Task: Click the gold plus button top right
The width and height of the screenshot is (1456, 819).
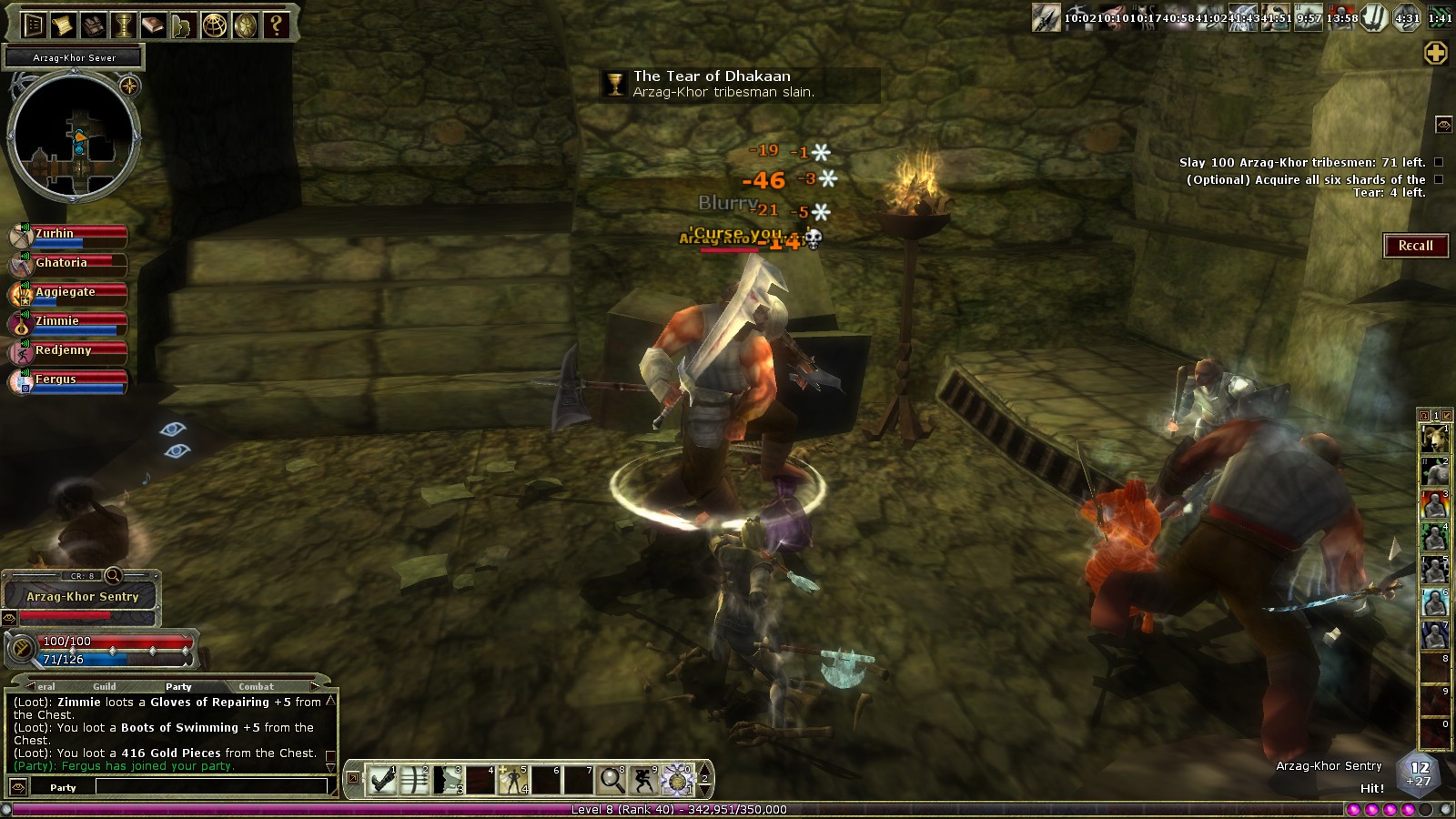Action: pos(1436,54)
